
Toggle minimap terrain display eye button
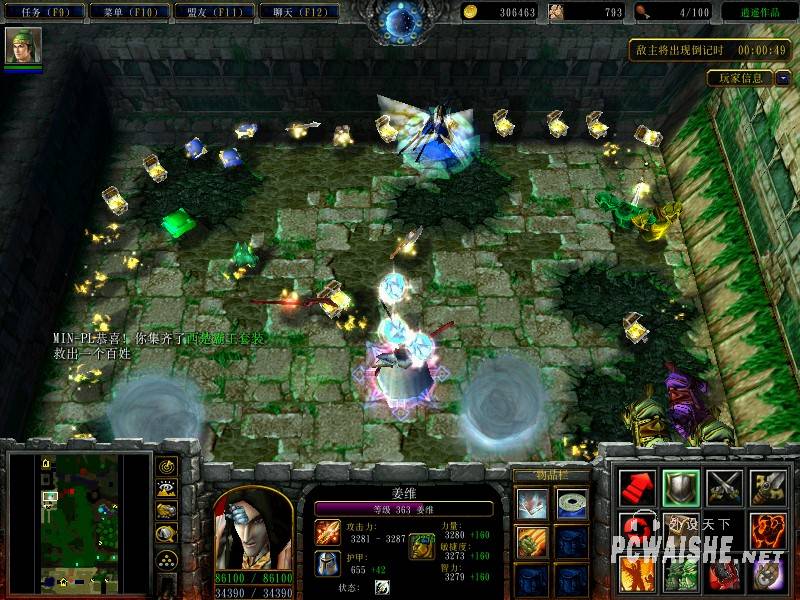point(166,490)
